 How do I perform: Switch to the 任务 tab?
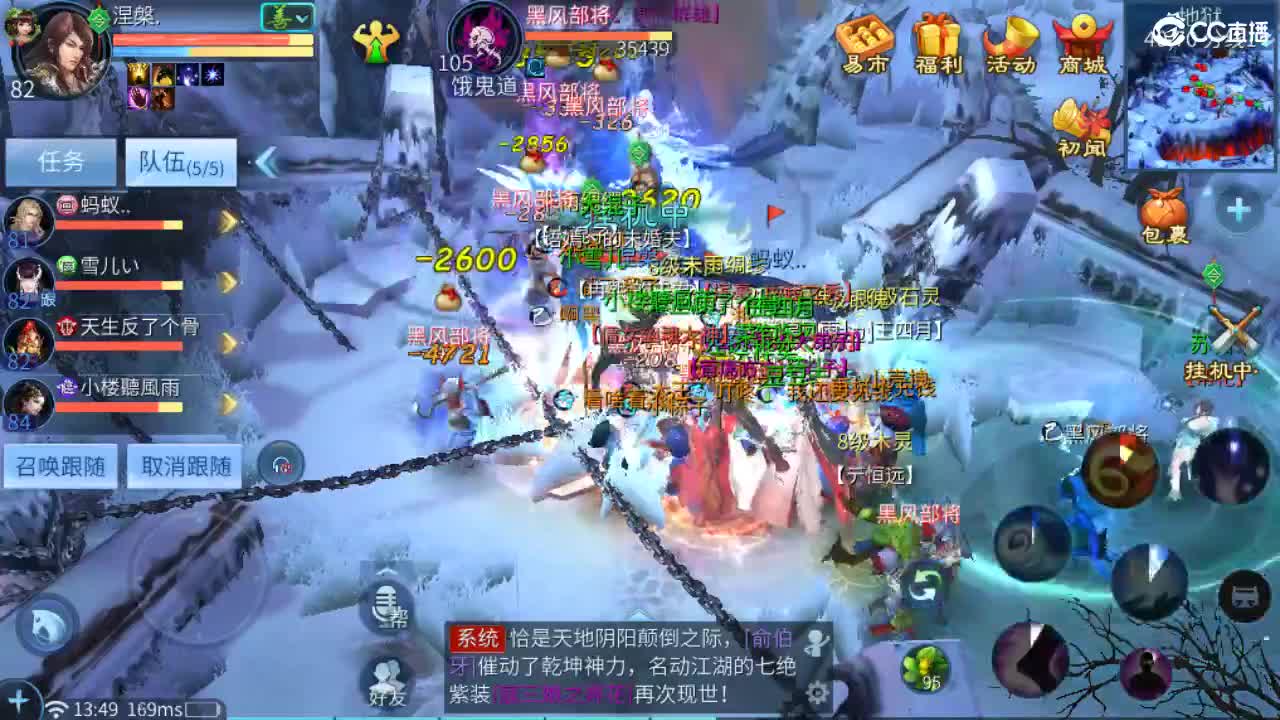[x=61, y=161]
